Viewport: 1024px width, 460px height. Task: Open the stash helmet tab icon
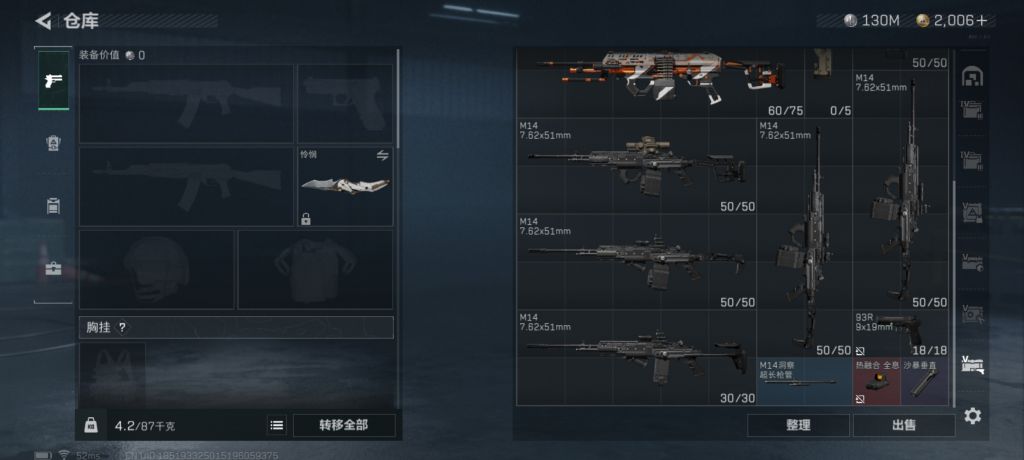(972, 78)
